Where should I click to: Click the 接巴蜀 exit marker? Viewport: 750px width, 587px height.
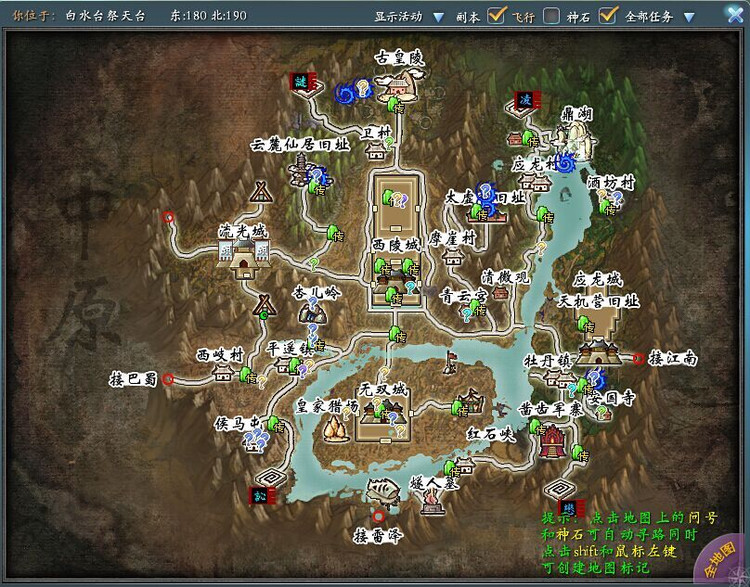168,379
